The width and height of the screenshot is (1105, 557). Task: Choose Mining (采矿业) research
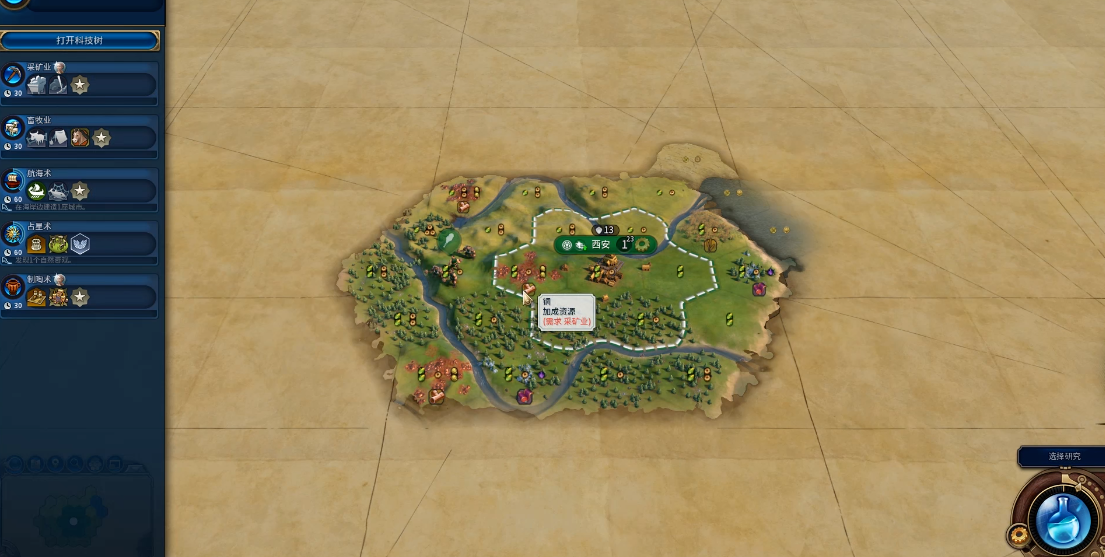[x=79, y=82]
